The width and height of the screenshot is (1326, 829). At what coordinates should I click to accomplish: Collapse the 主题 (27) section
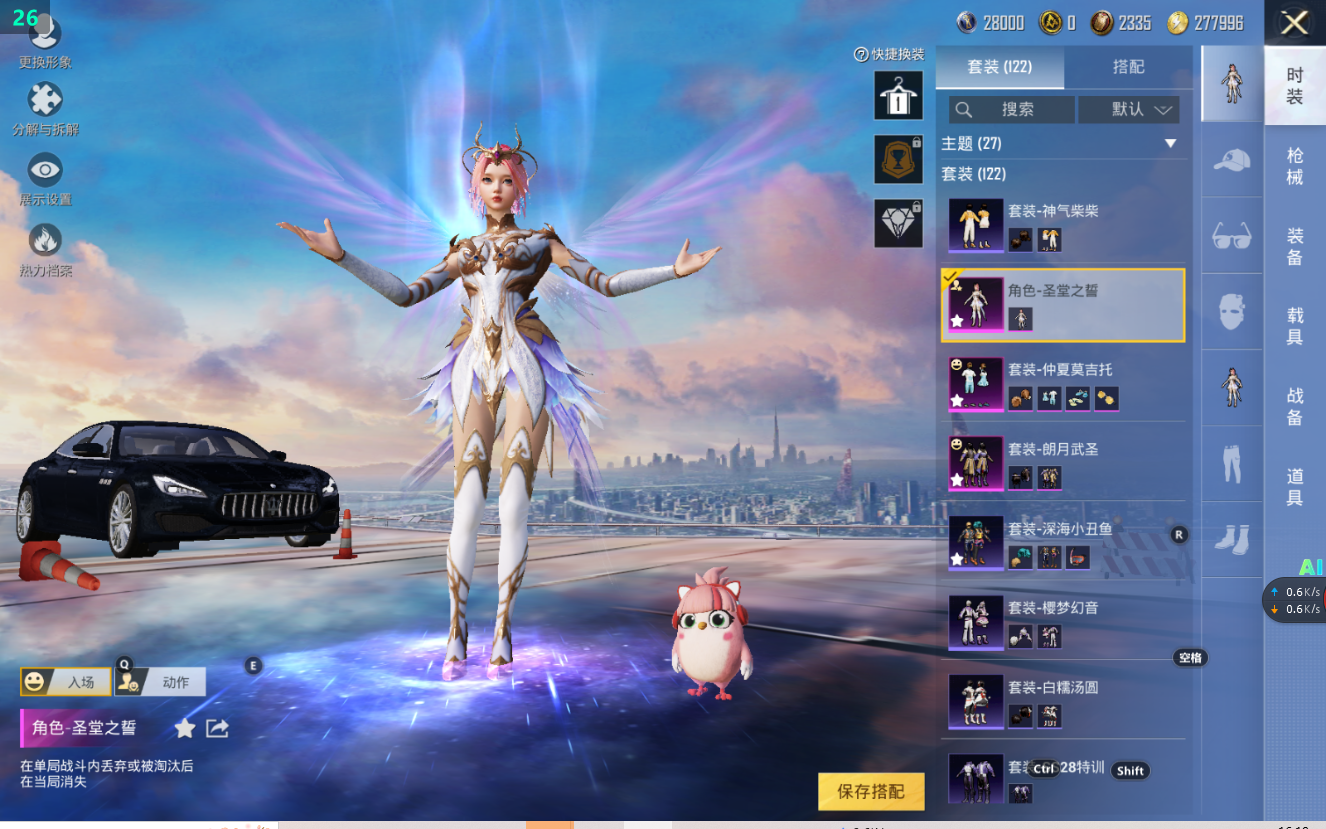(1170, 144)
